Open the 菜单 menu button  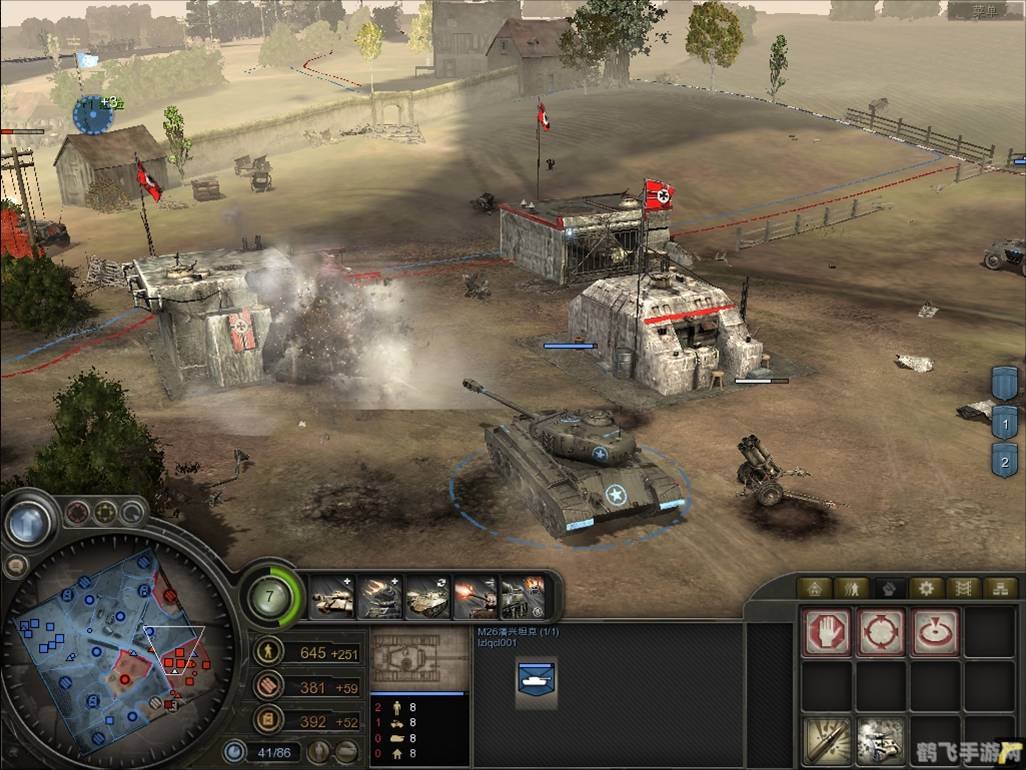[x=985, y=11]
